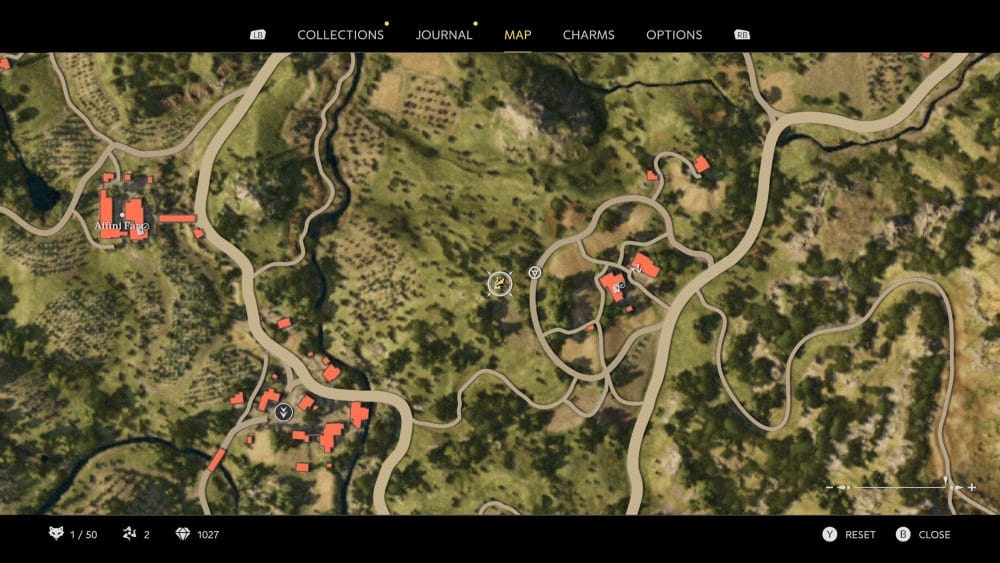The height and width of the screenshot is (563, 1000).
Task: Reset the map view
Action: 850,535
